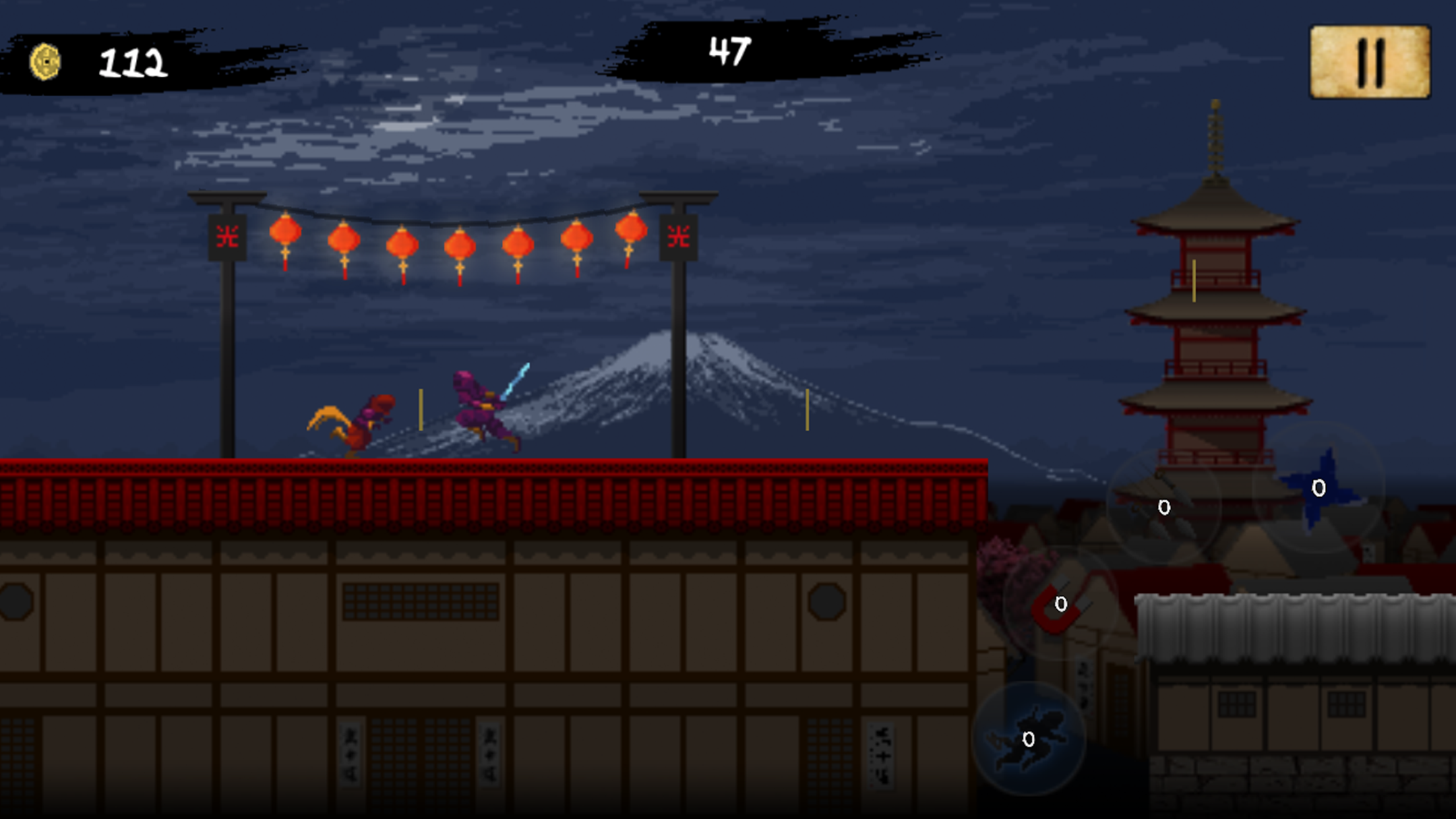Tap the coin counter showing 112

tap(132, 61)
